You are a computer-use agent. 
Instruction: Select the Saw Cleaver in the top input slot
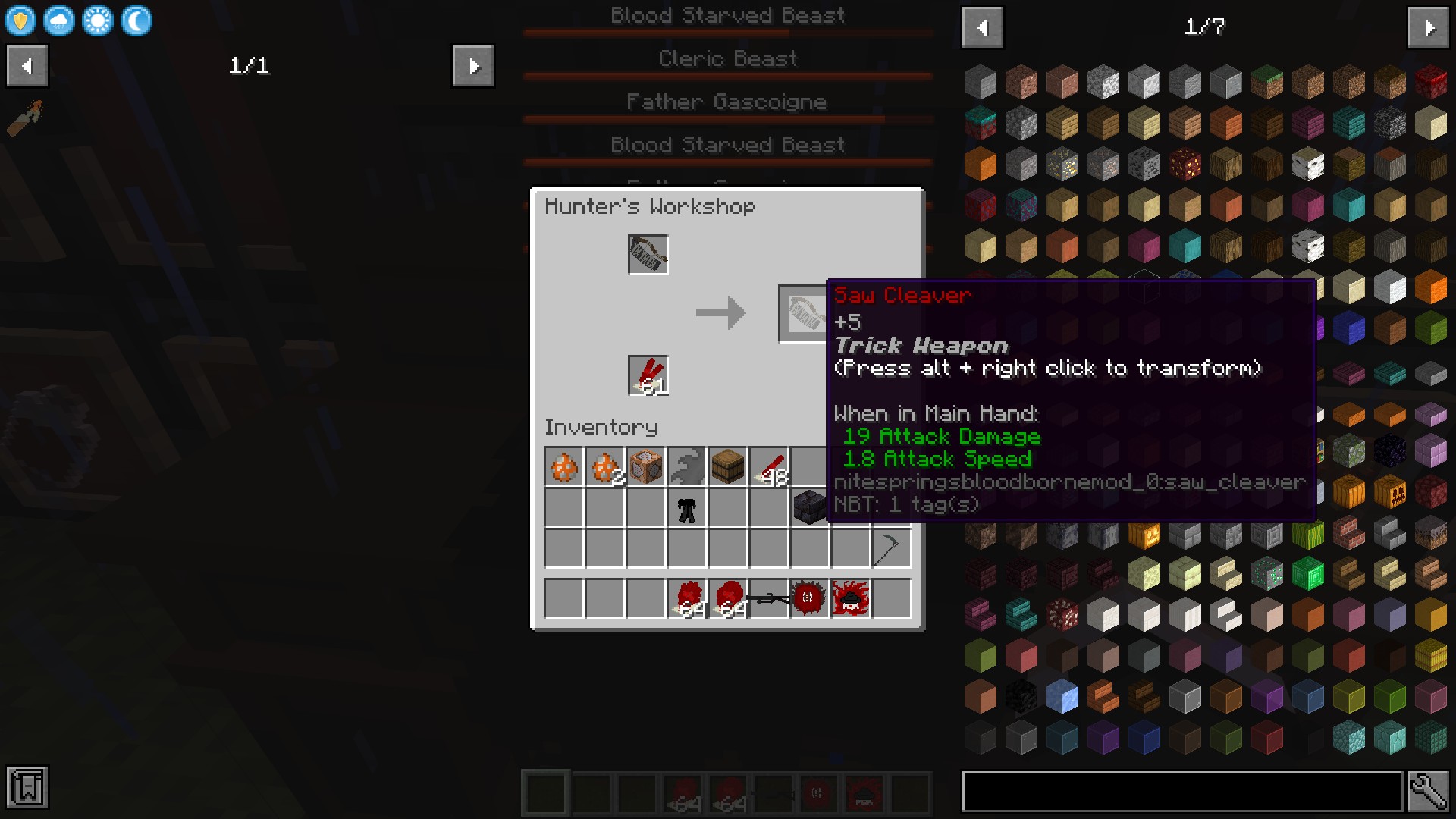click(x=648, y=254)
